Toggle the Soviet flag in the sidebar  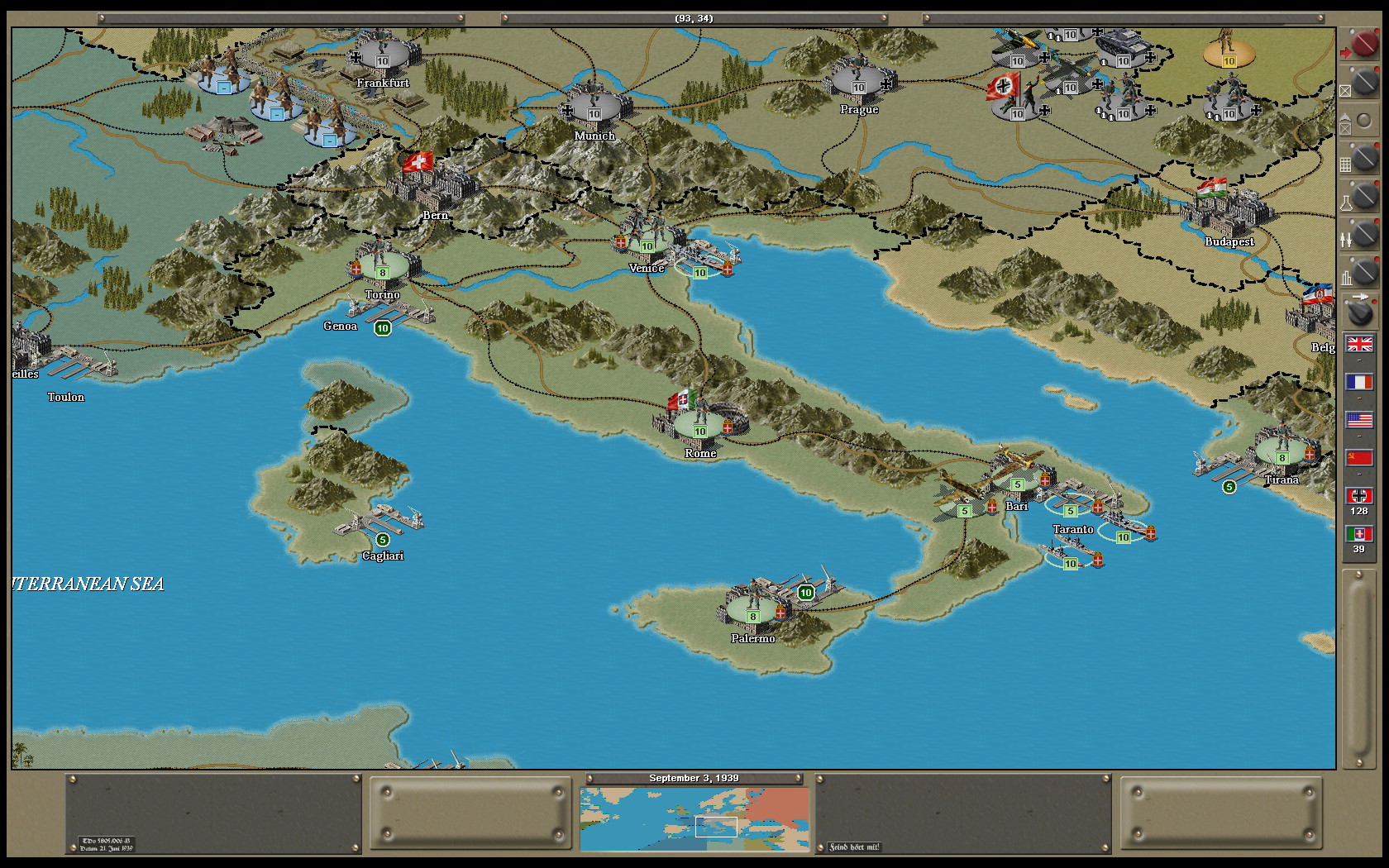pos(1359,456)
